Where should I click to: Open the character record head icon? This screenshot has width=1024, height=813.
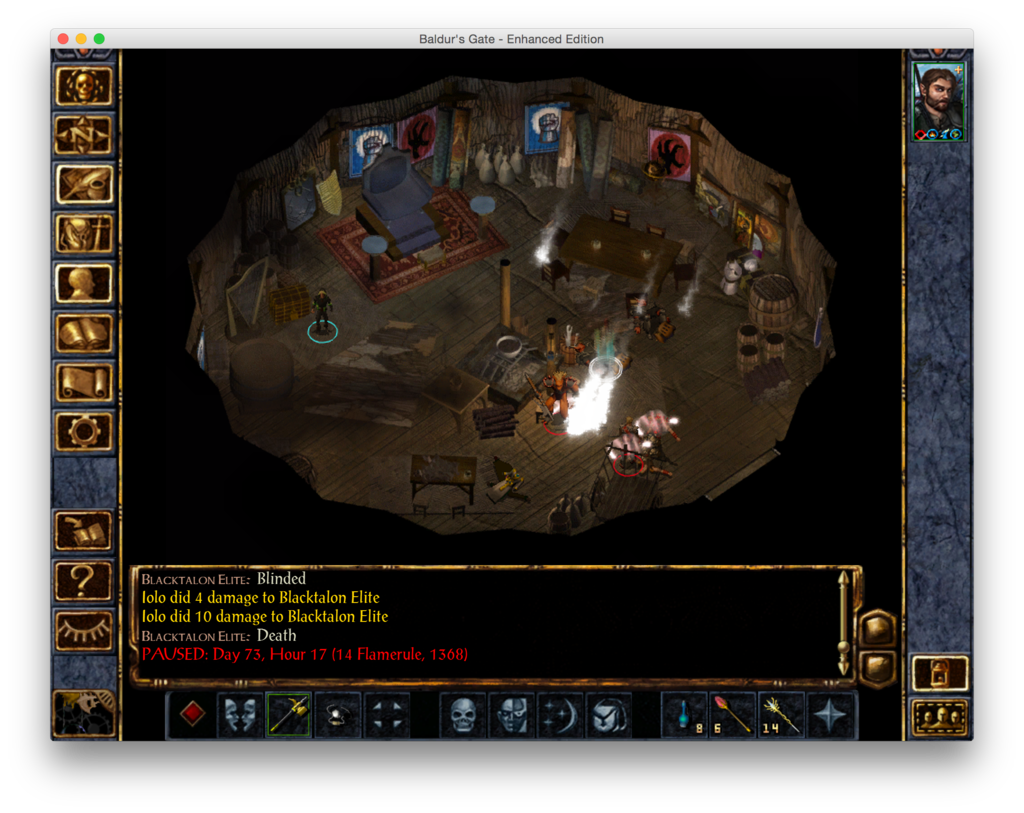coord(84,282)
